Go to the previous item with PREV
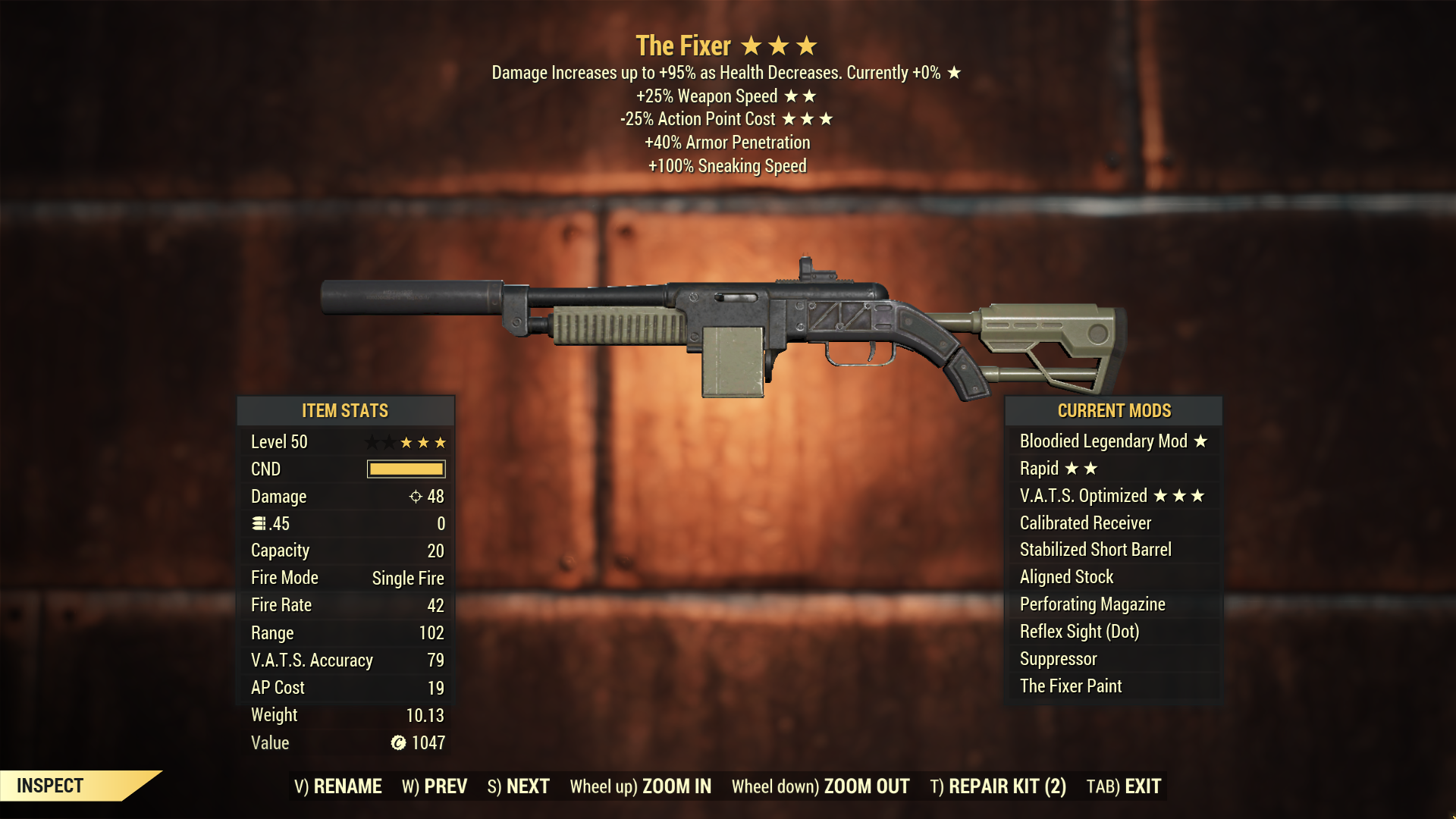 coord(435,786)
